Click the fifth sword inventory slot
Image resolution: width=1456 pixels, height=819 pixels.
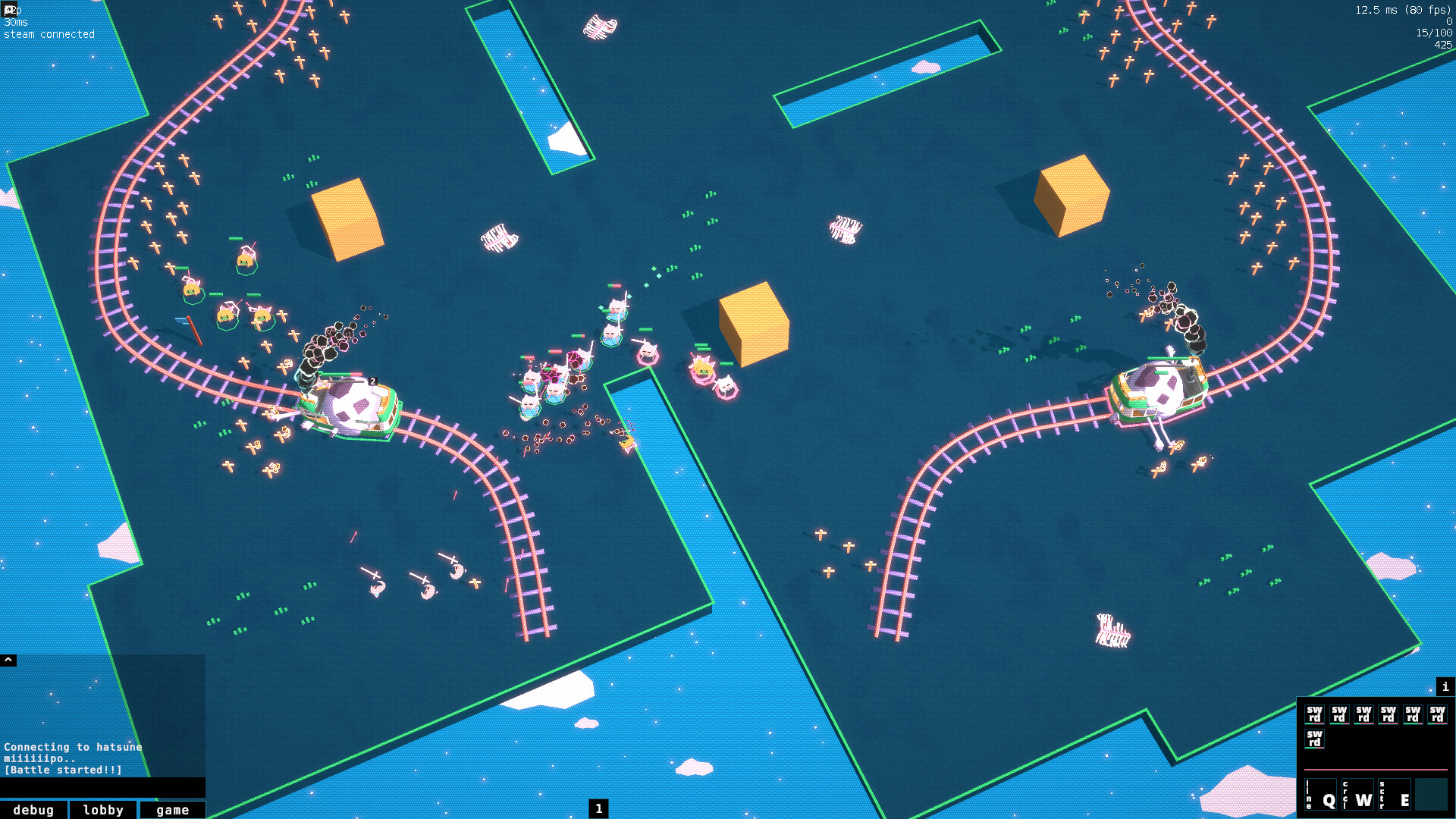point(1412,714)
